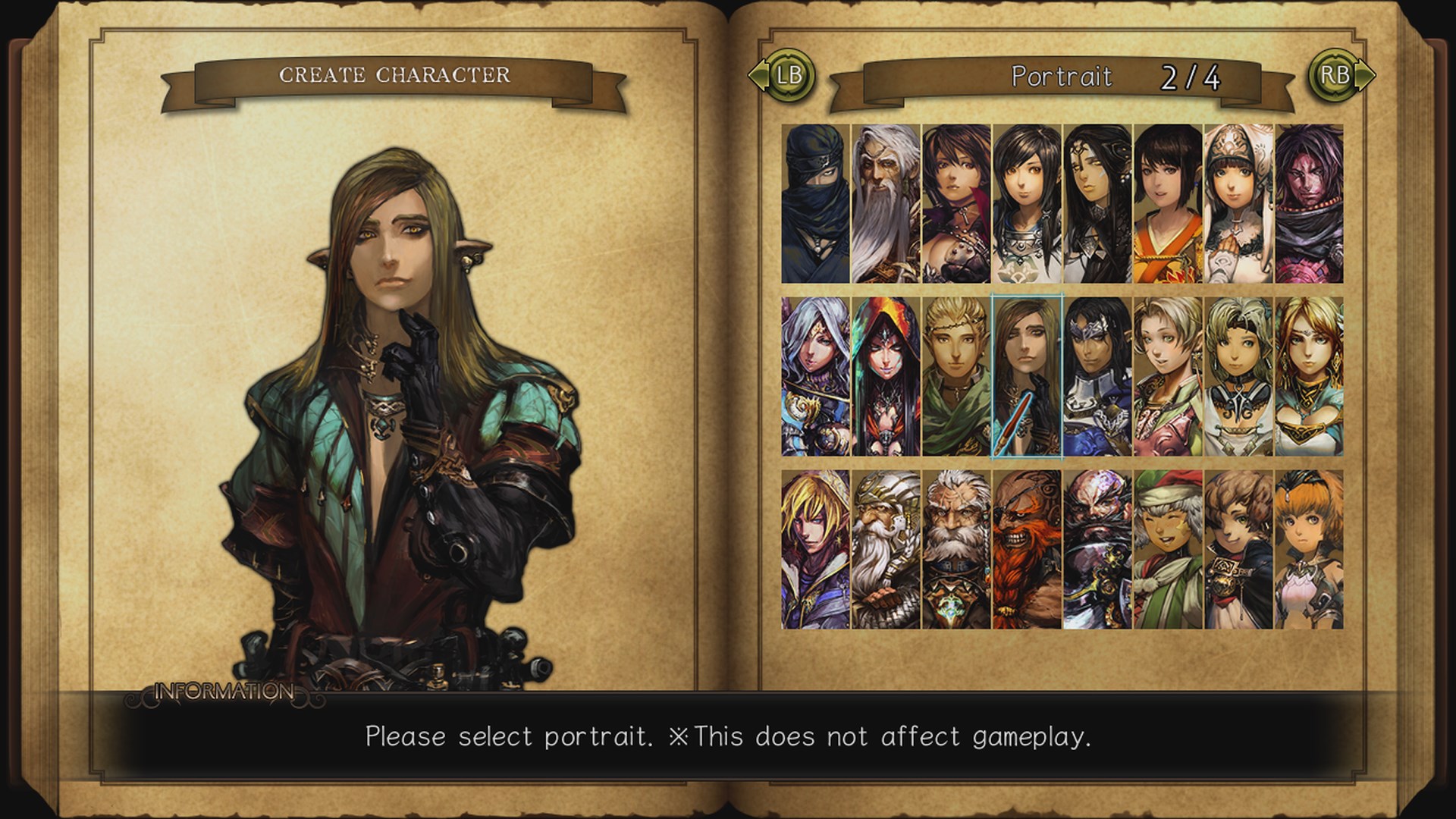Select the purple-skinned man in top right corner
This screenshot has width=1456, height=819.
point(1313,205)
